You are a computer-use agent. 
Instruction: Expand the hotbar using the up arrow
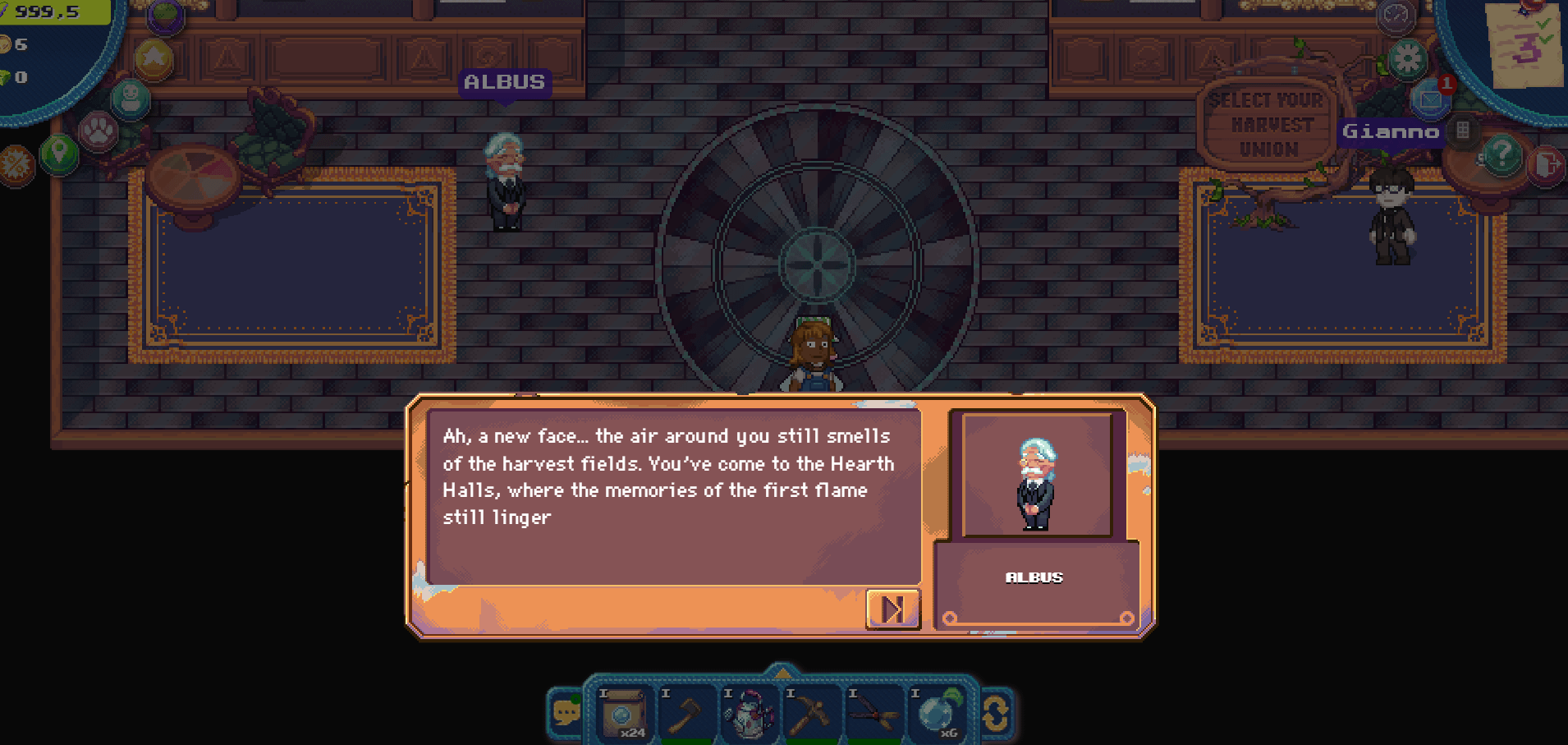(782, 672)
